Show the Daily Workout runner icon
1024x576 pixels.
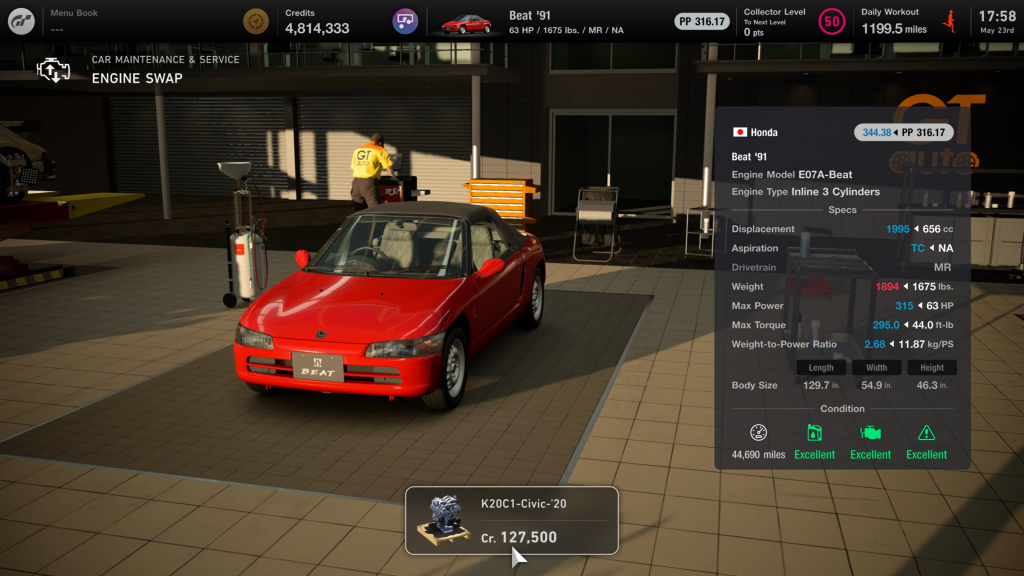click(949, 21)
